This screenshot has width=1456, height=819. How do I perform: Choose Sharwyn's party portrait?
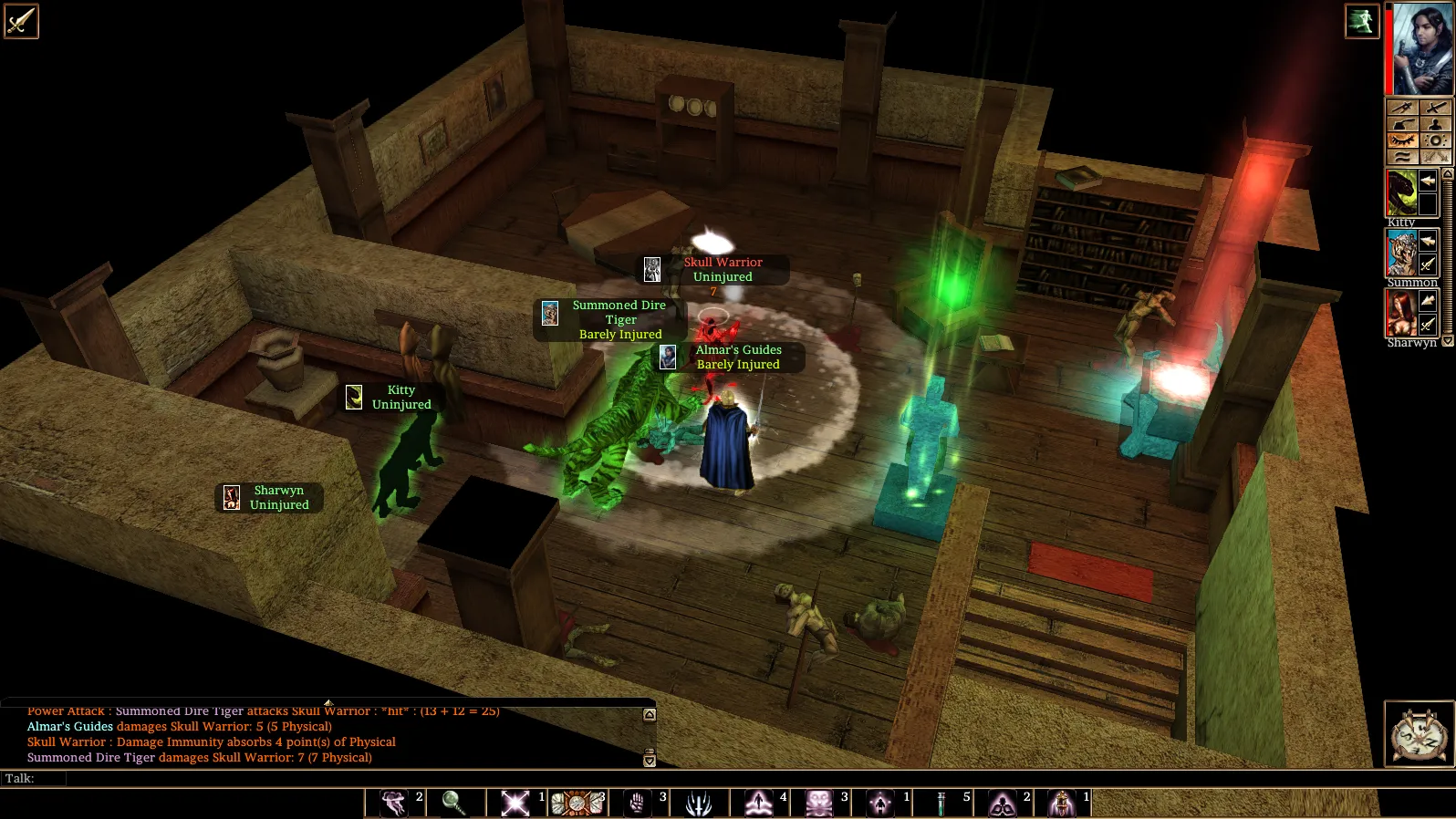click(1401, 313)
